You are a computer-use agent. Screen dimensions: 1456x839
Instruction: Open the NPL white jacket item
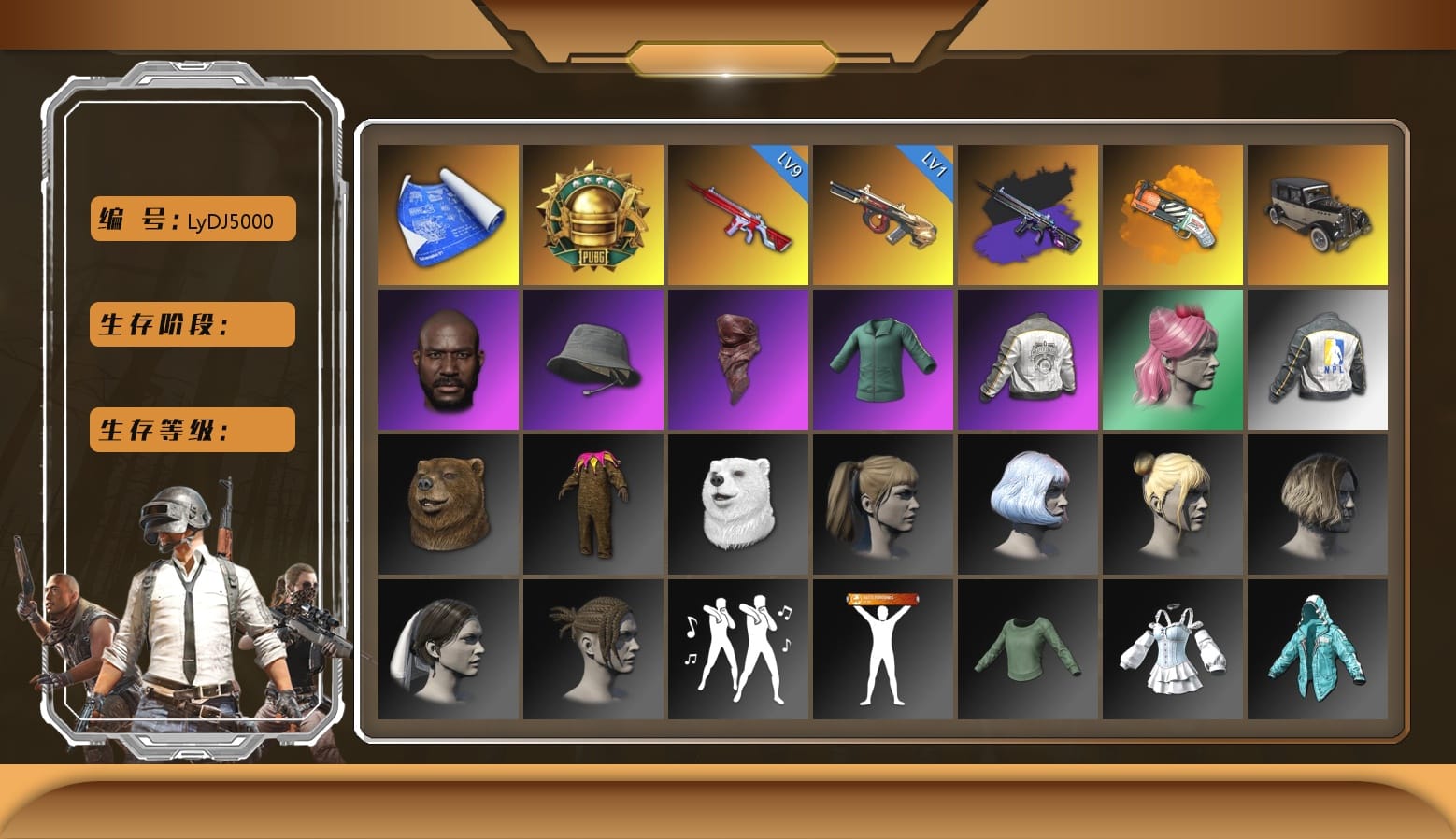[x=1318, y=360]
